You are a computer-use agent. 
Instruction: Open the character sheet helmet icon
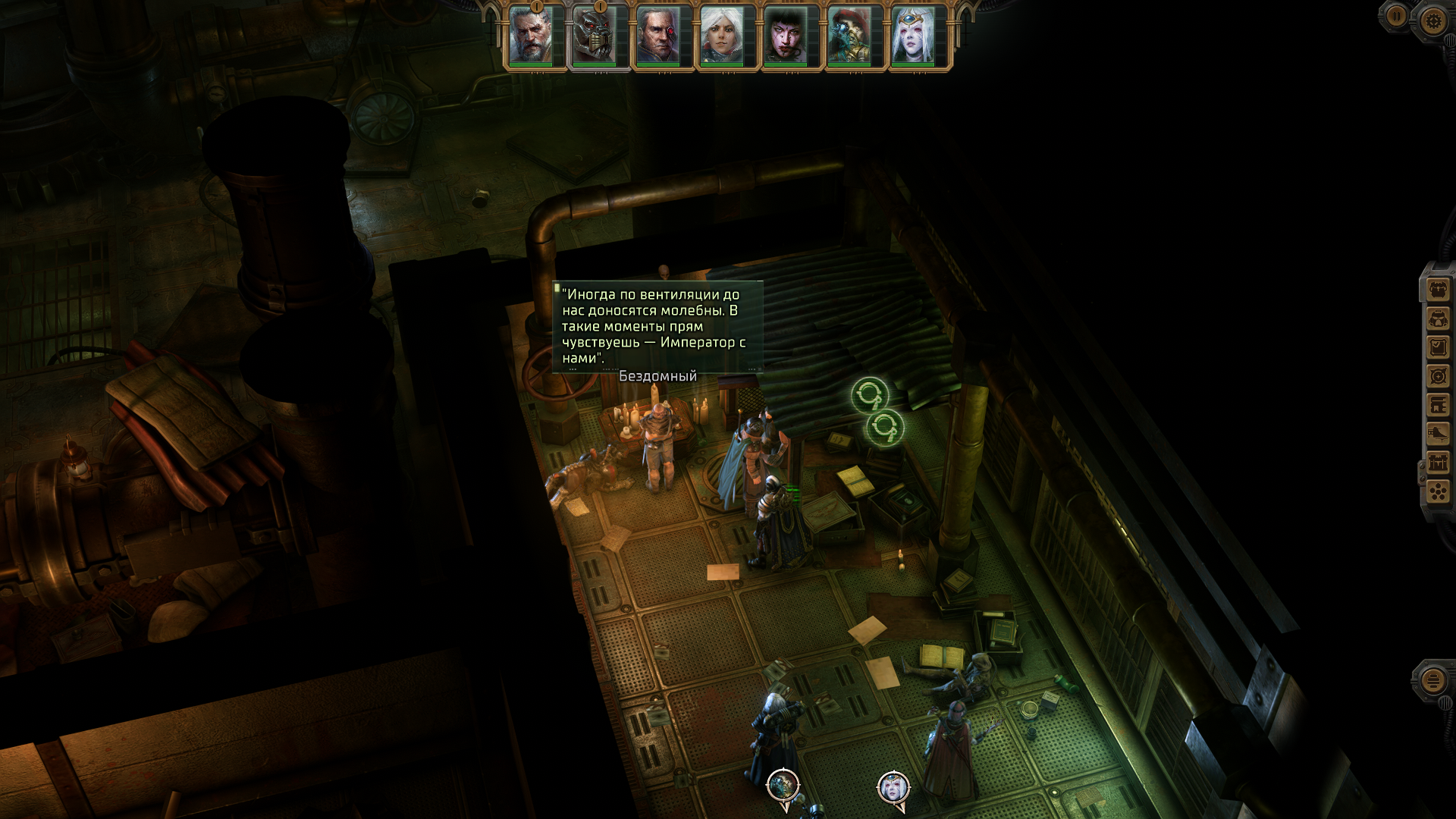(1439, 318)
